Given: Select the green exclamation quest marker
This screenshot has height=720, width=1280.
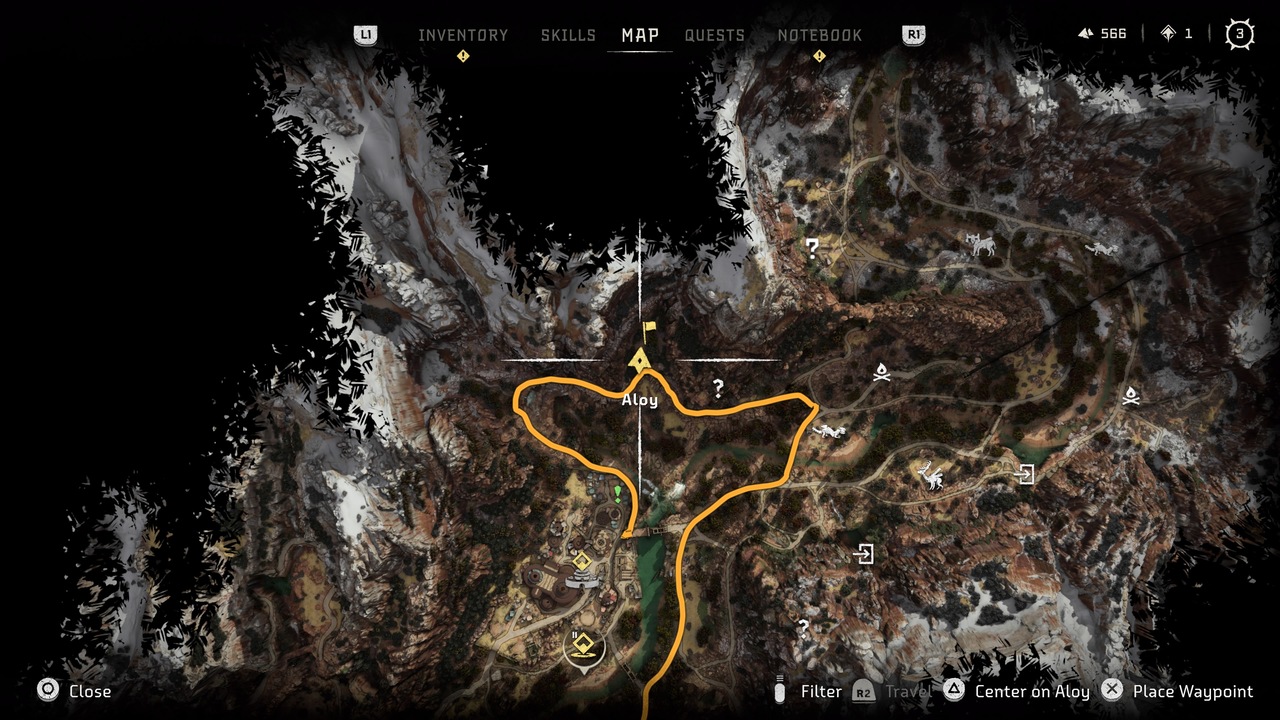Looking at the screenshot, I should (618, 493).
